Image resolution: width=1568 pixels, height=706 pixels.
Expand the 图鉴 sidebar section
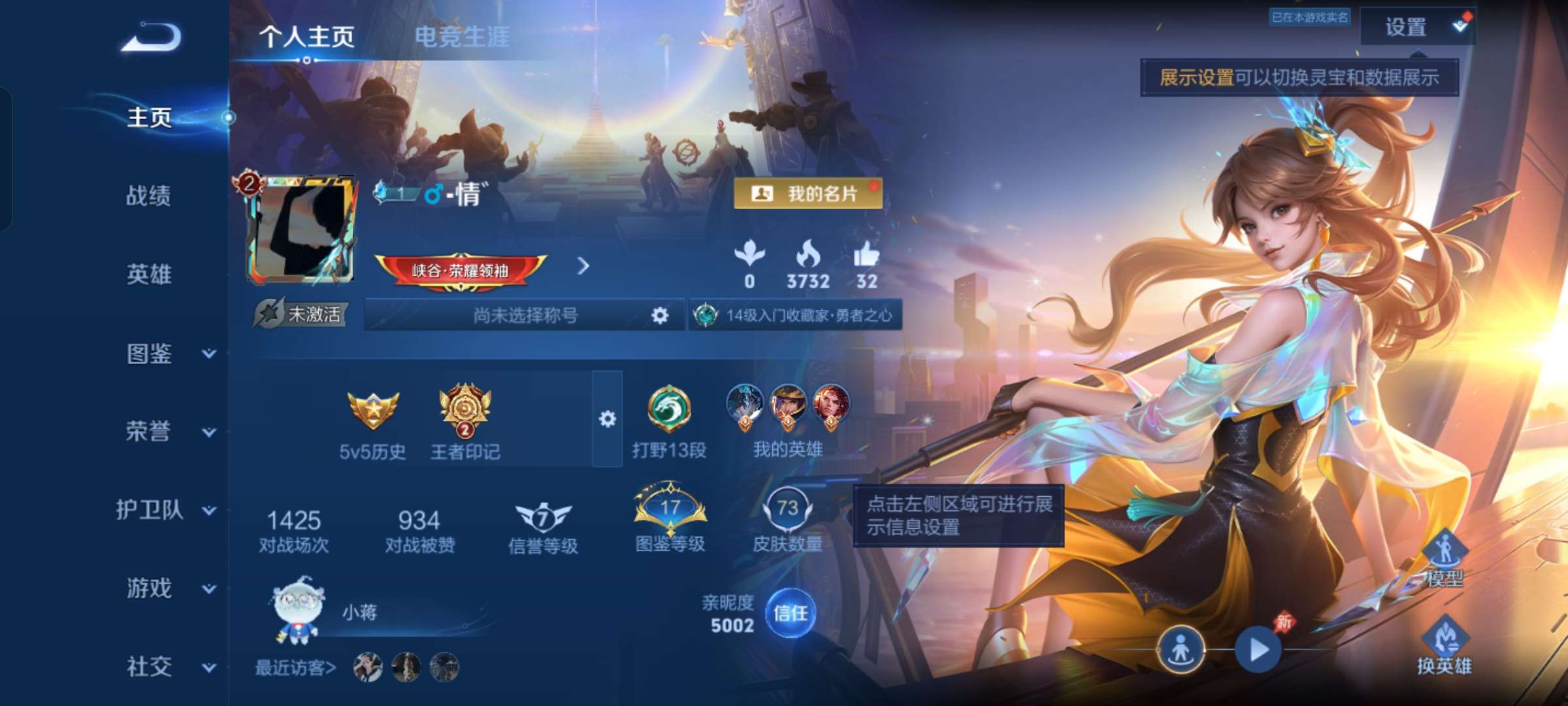(150, 353)
